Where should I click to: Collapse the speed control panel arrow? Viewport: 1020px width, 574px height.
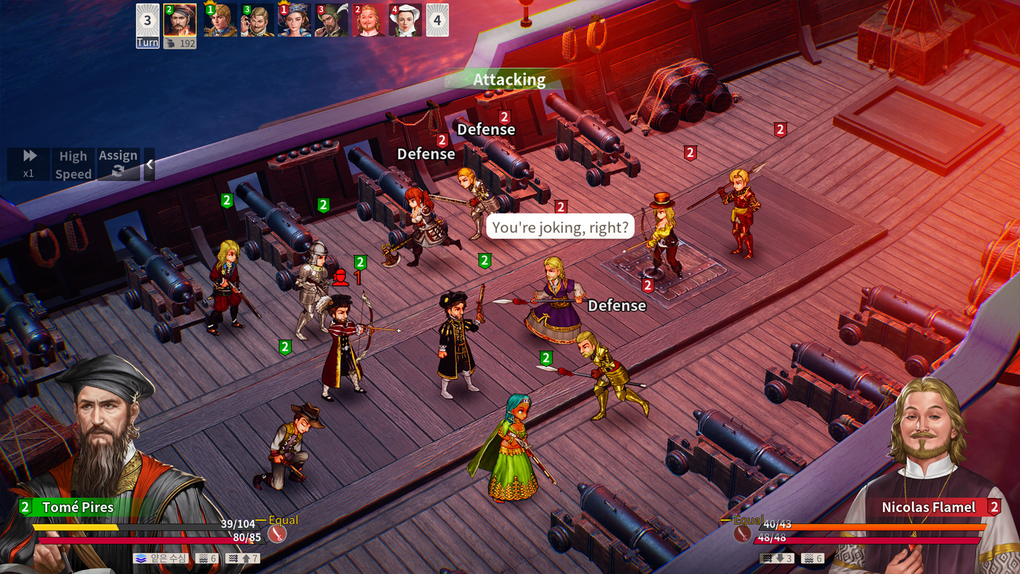[150, 164]
